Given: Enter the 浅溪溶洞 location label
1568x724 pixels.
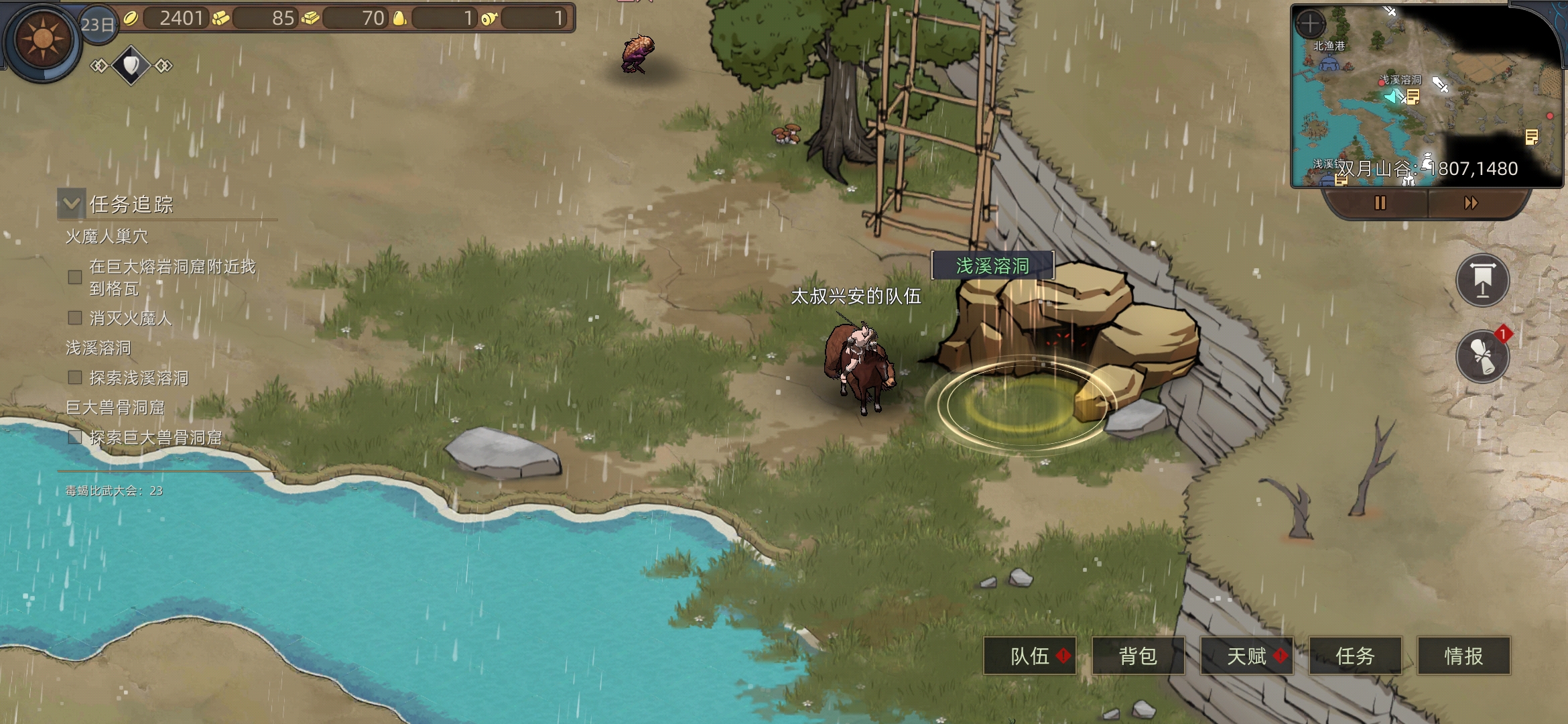Looking at the screenshot, I should point(992,266).
